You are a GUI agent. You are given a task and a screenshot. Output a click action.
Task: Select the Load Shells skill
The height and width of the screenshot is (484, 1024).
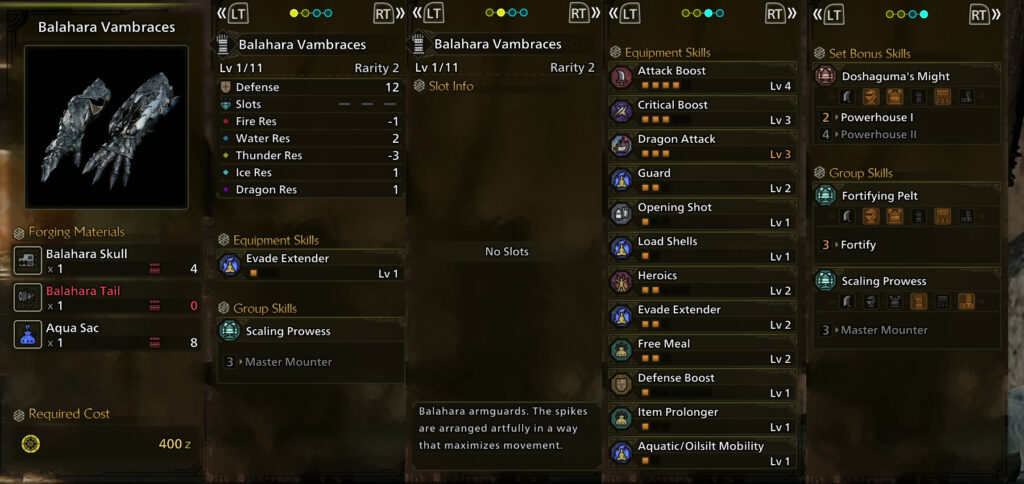click(x=703, y=248)
